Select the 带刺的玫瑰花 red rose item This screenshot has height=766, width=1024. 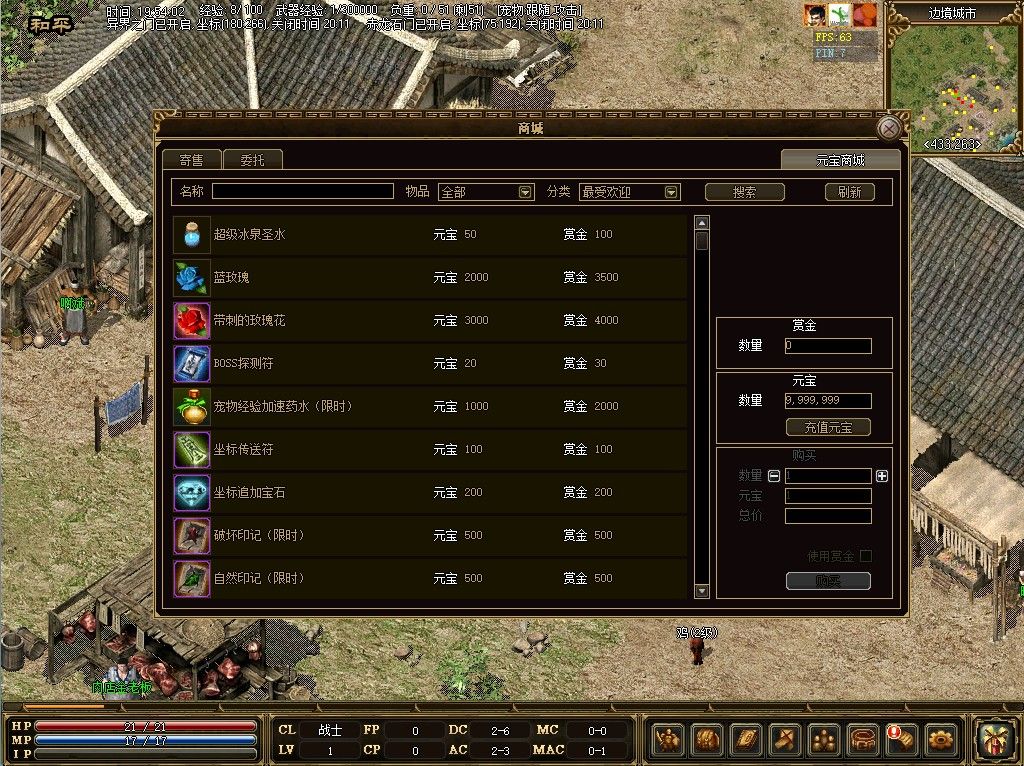pyautogui.click(x=430, y=321)
